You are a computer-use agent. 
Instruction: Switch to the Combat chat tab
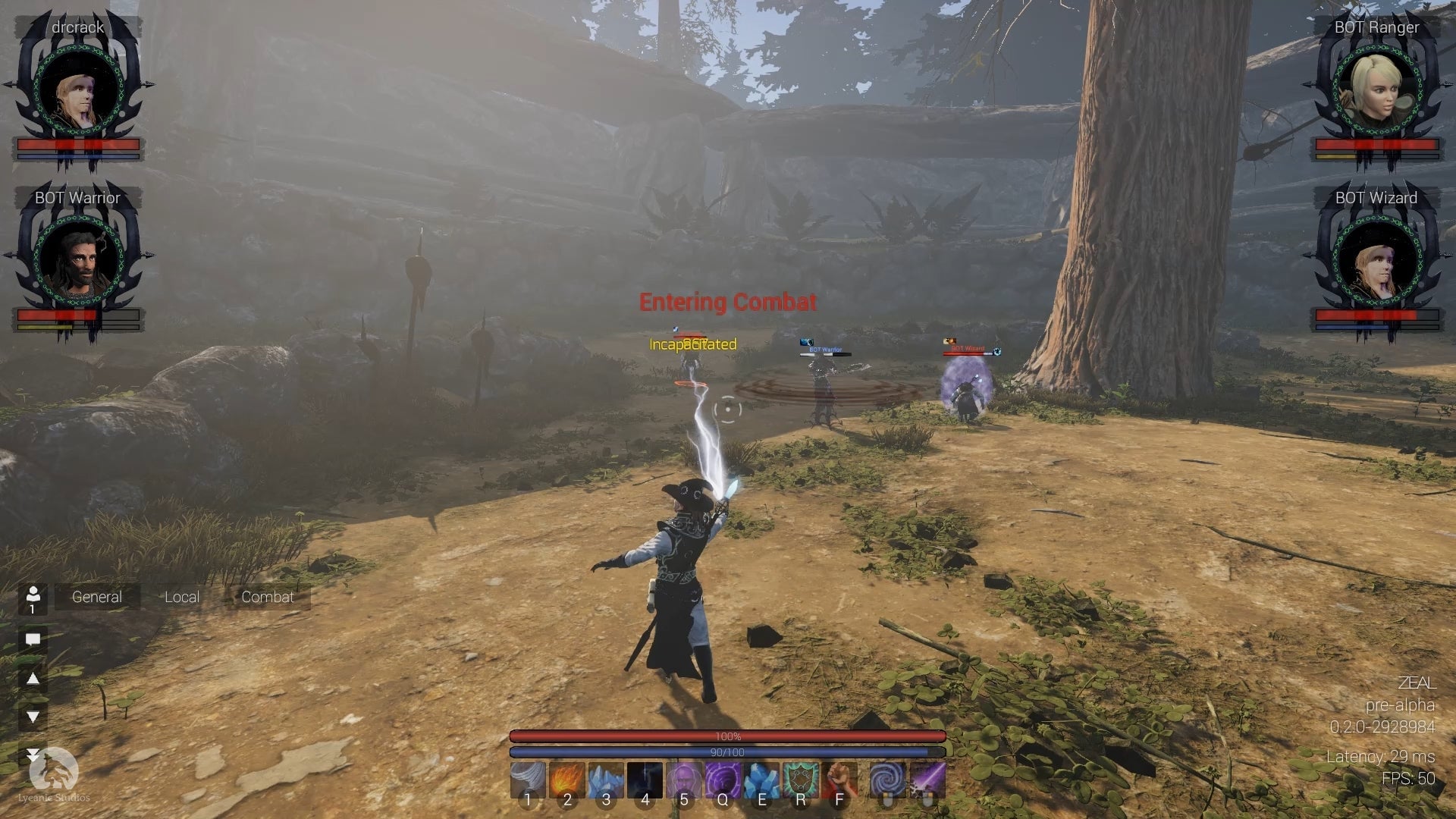tap(267, 597)
